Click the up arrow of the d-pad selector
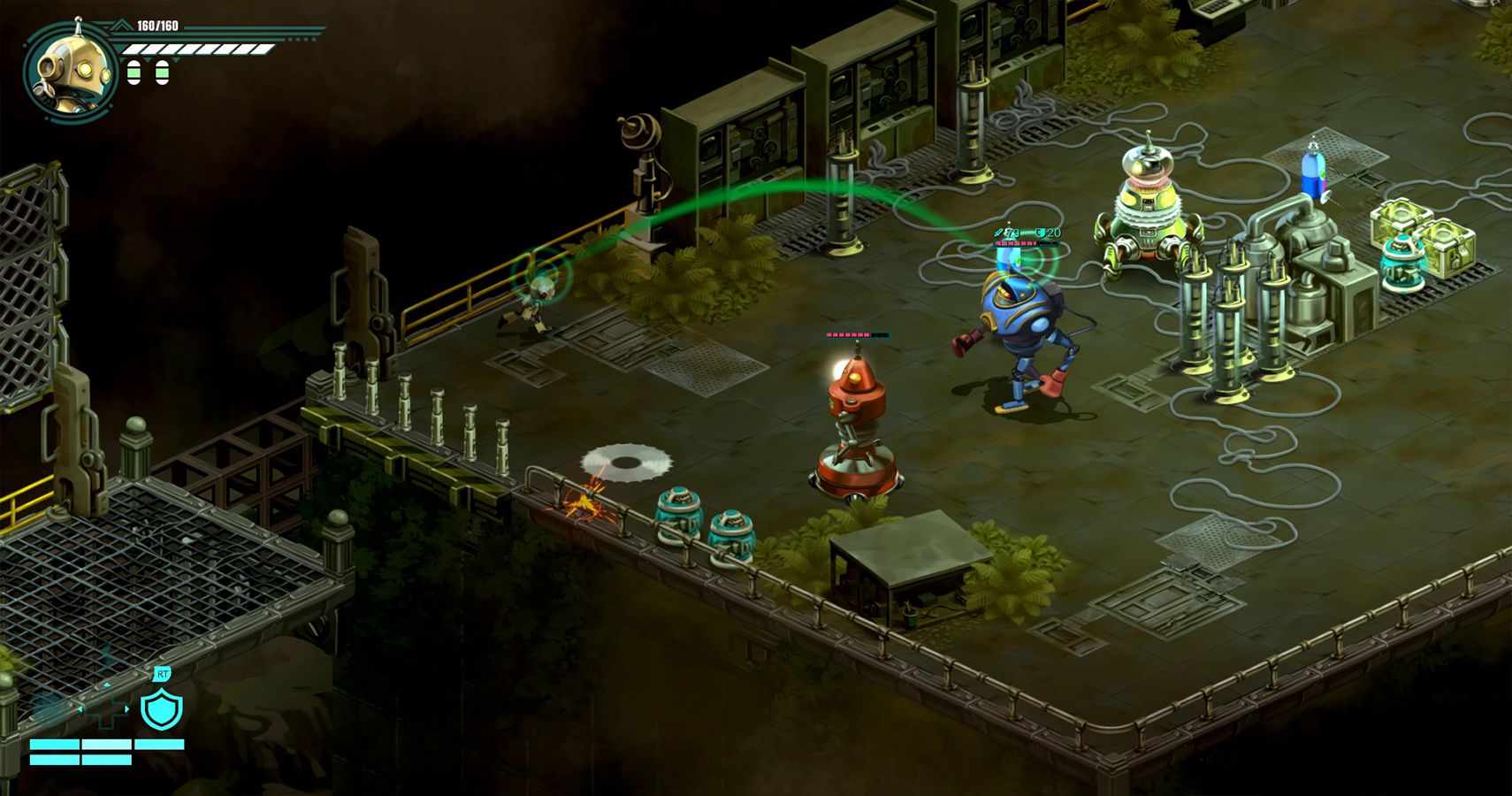Image resolution: width=1512 pixels, height=796 pixels. [x=107, y=685]
